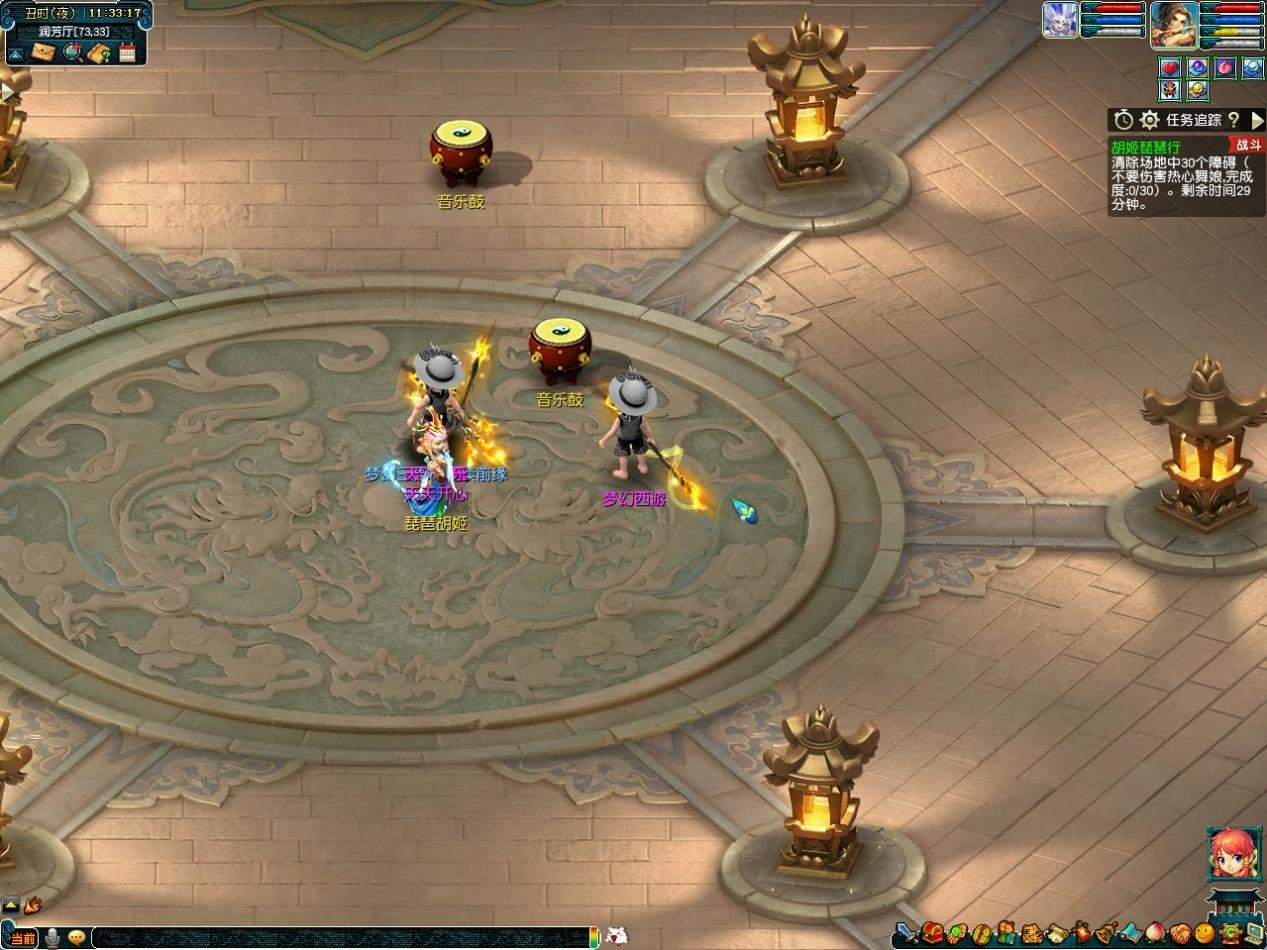The image size is (1267, 950).
Task: Open the player character archer portrait
Action: (x=1174, y=24)
